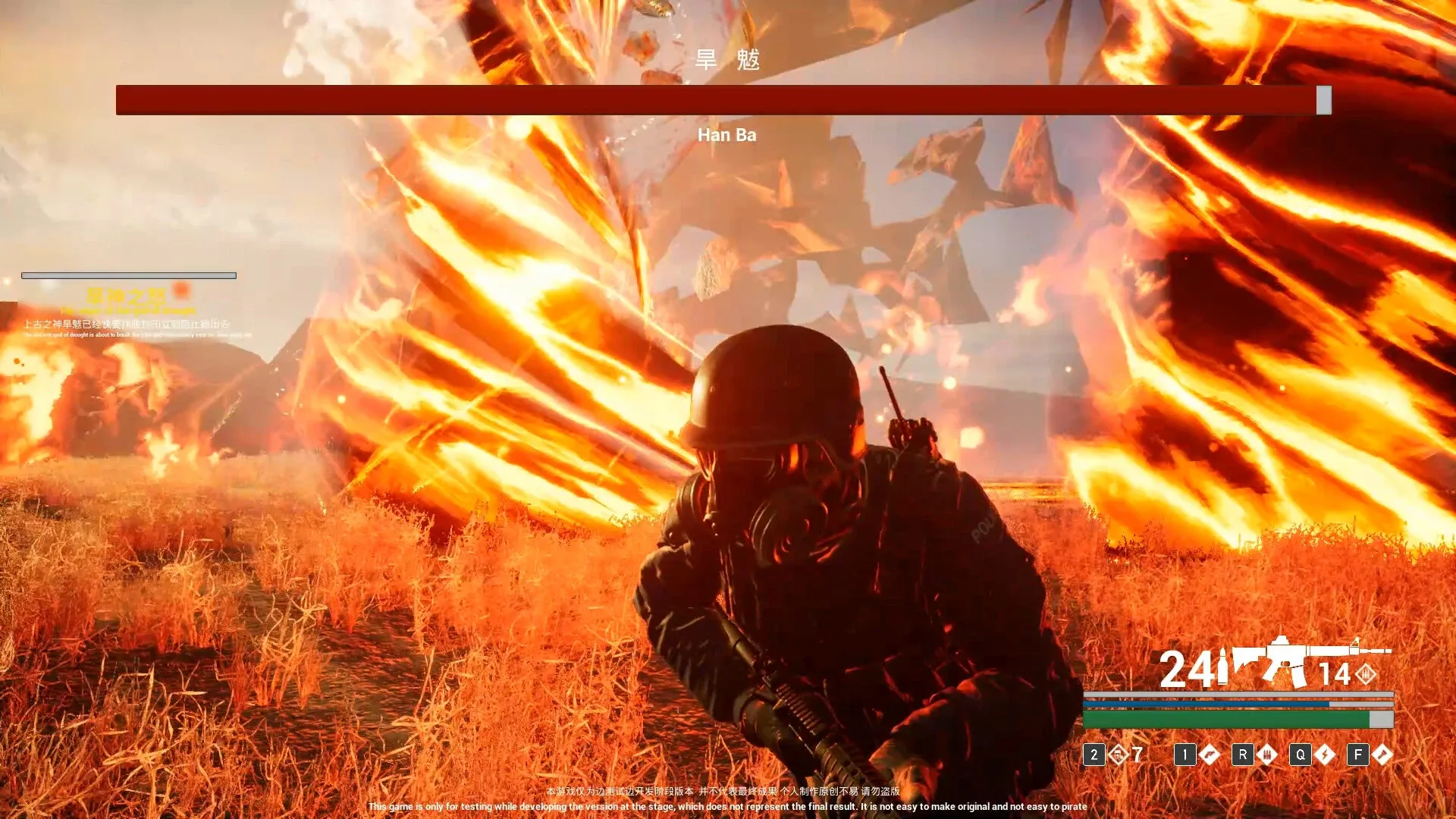
Task: Click the orange emblem beside the quest title
Action: click(x=180, y=290)
